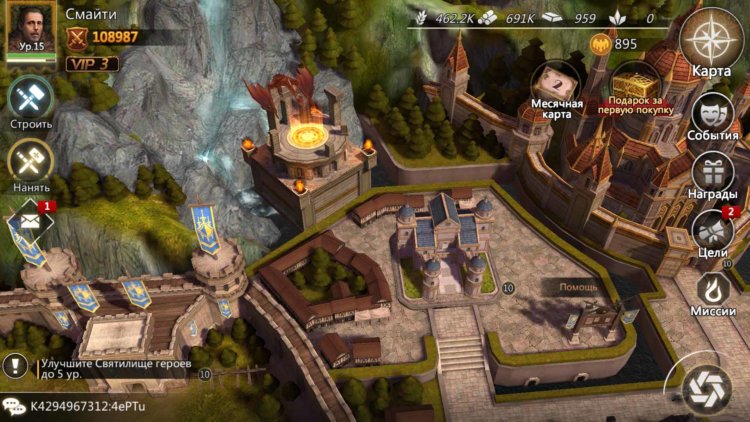
Task: Tap the gold coin 895 currency counter
Action: click(x=616, y=43)
